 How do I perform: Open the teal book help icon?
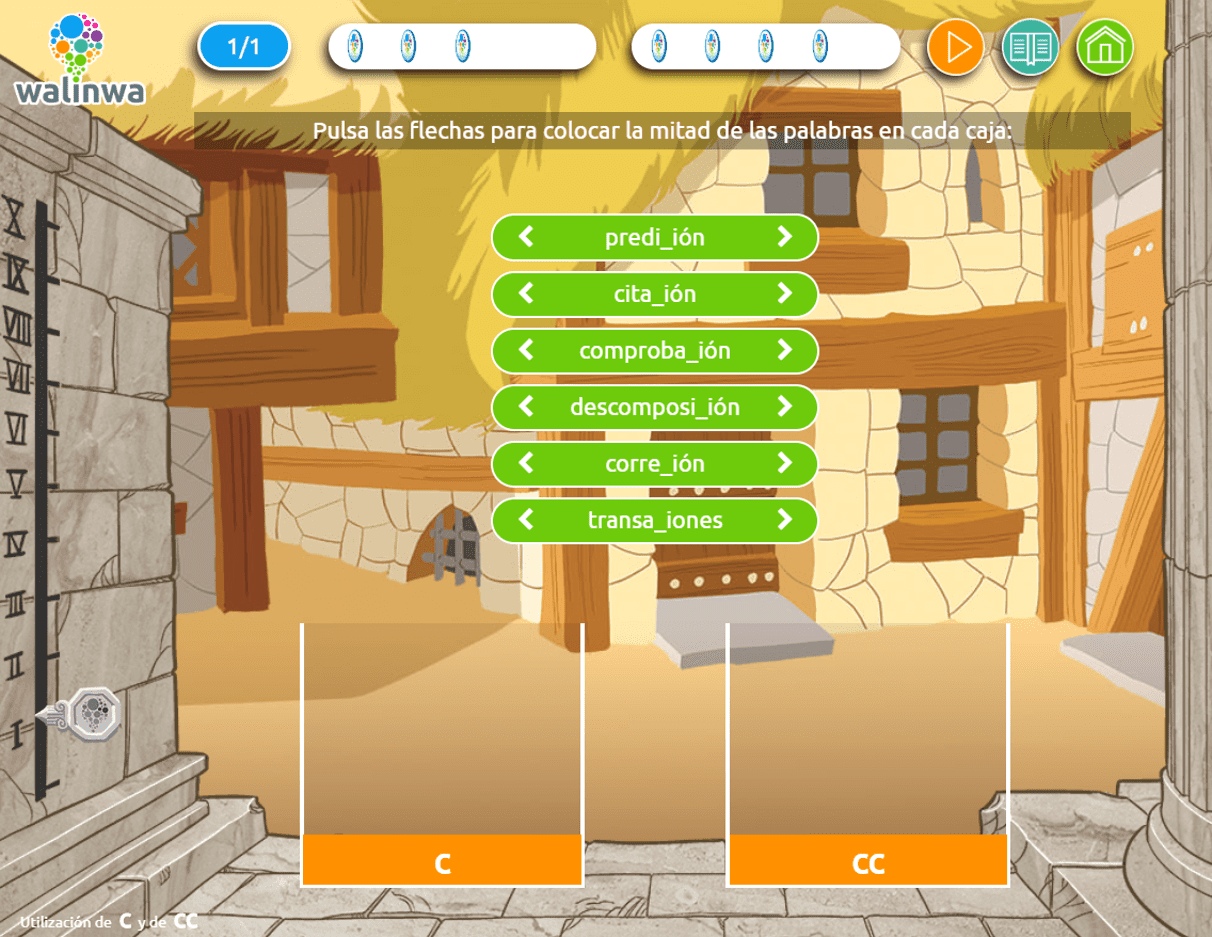click(x=1030, y=47)
